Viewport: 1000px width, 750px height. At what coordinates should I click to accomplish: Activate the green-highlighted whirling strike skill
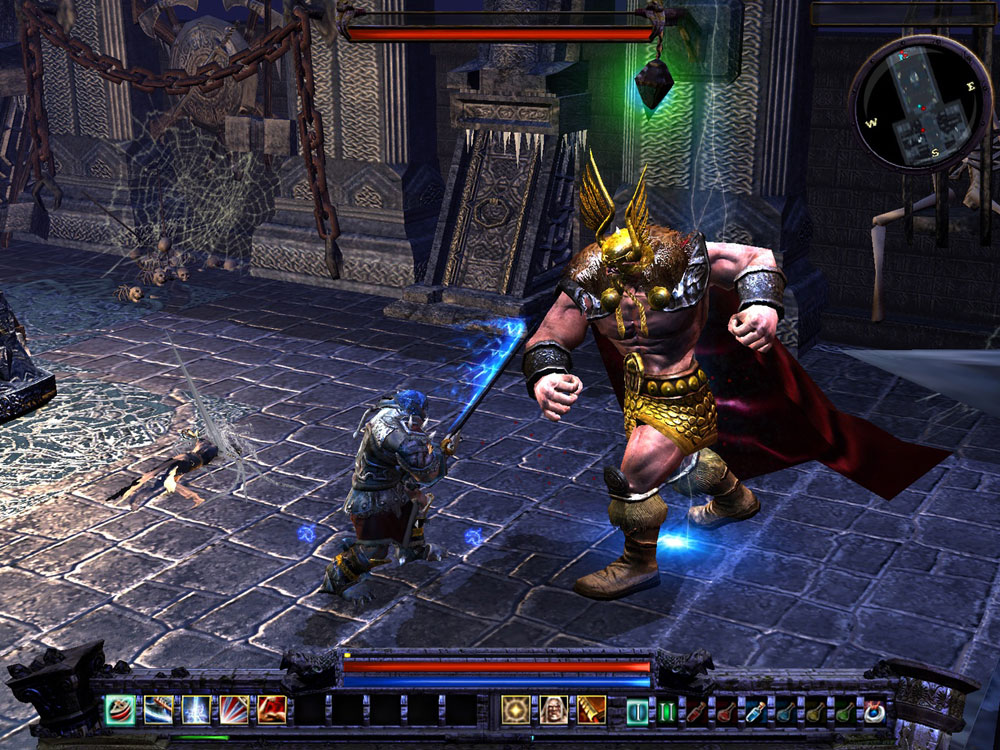121,710
